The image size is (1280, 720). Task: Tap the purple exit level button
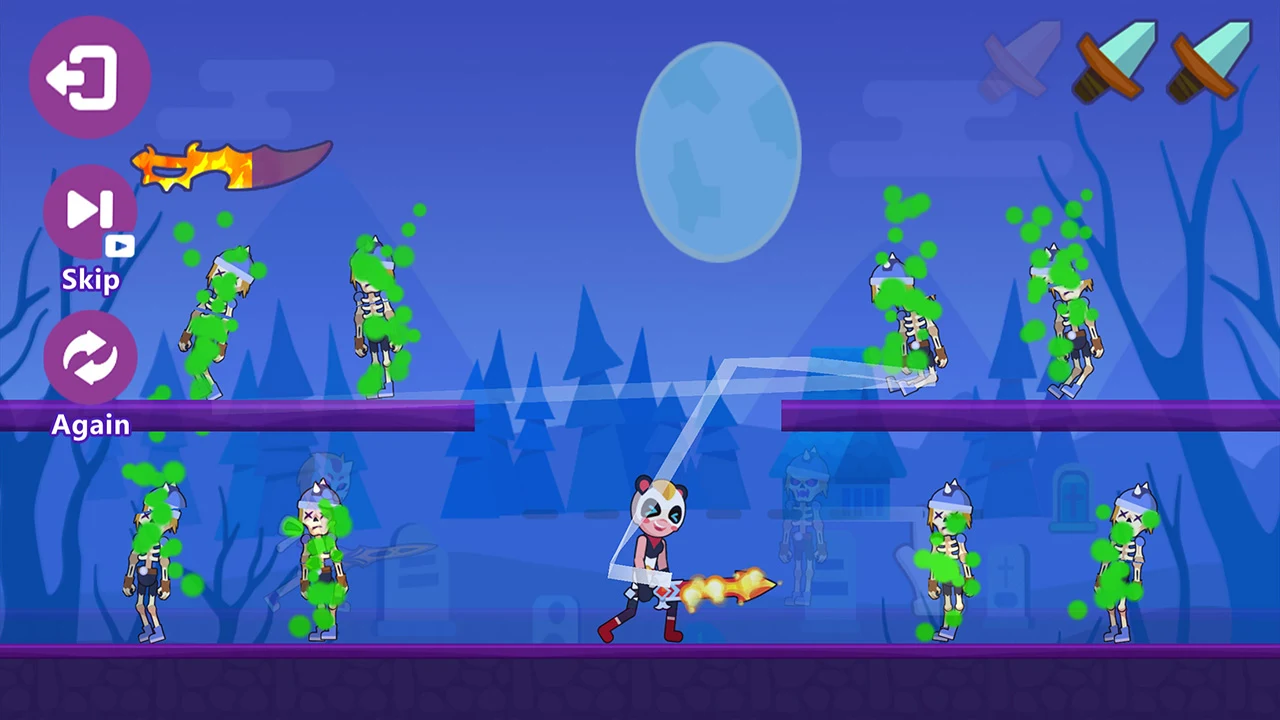tap(90, 77)
